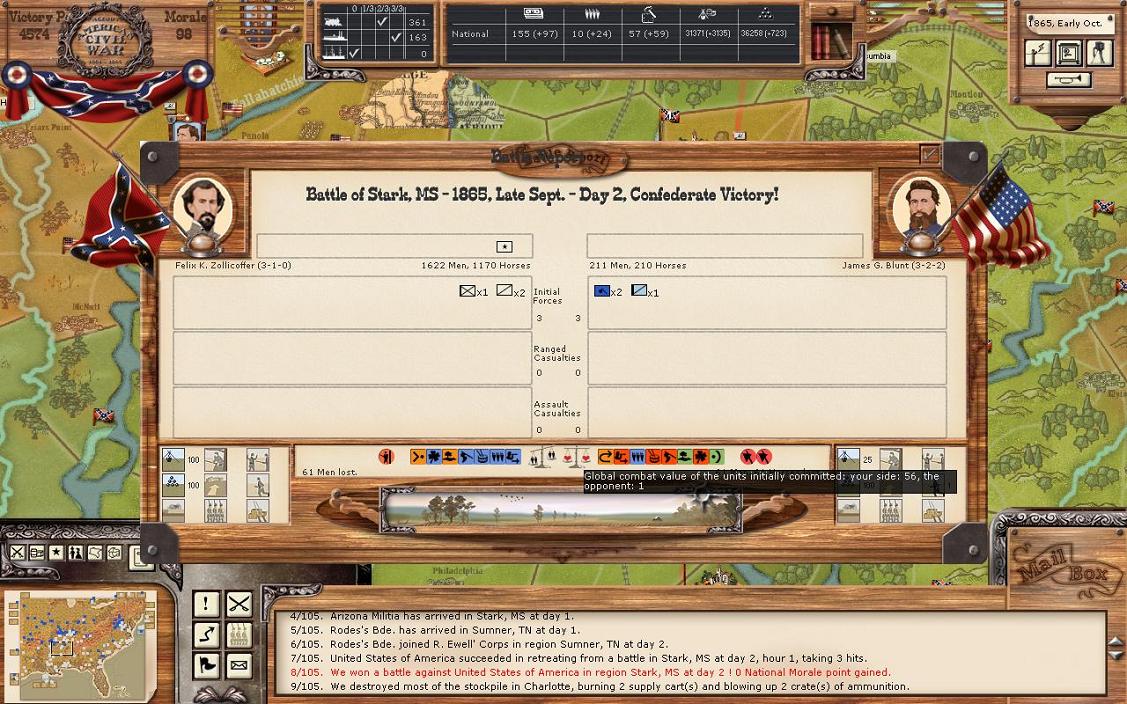Select Felix K. Zollicoffer's portrait
1127x704 pixels.
tap(203, 209)
